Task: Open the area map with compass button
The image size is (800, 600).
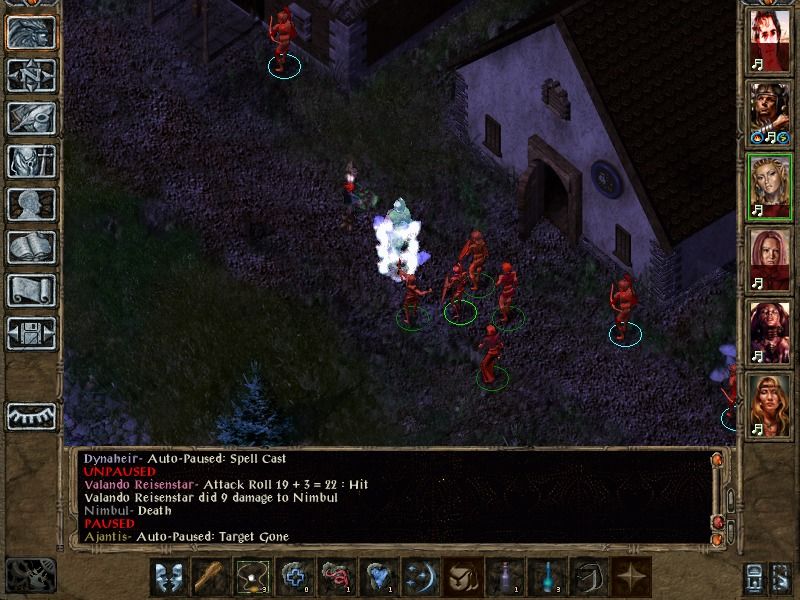Action: click(30, 75)
